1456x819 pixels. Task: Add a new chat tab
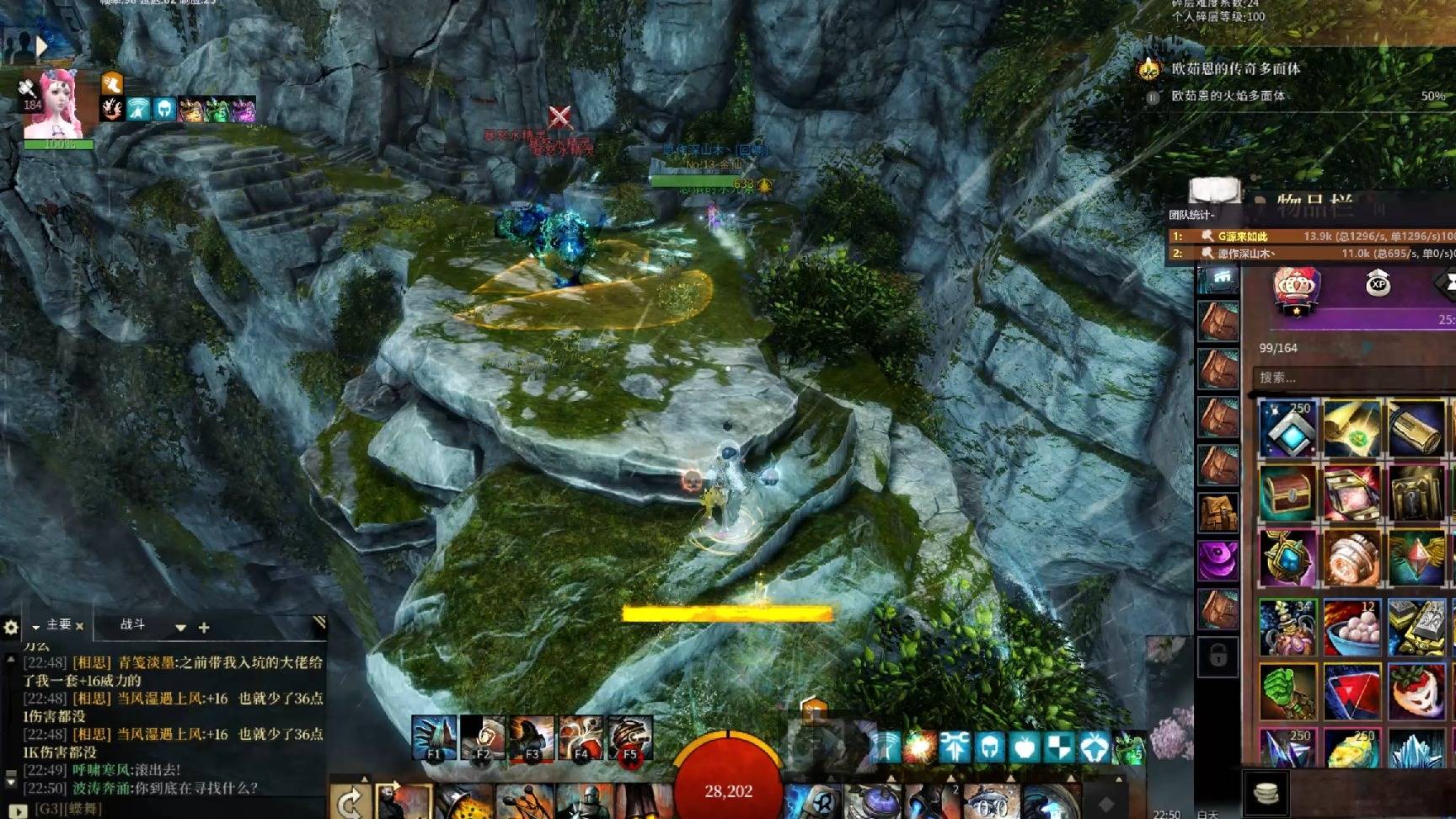click(x=203, y=628)
